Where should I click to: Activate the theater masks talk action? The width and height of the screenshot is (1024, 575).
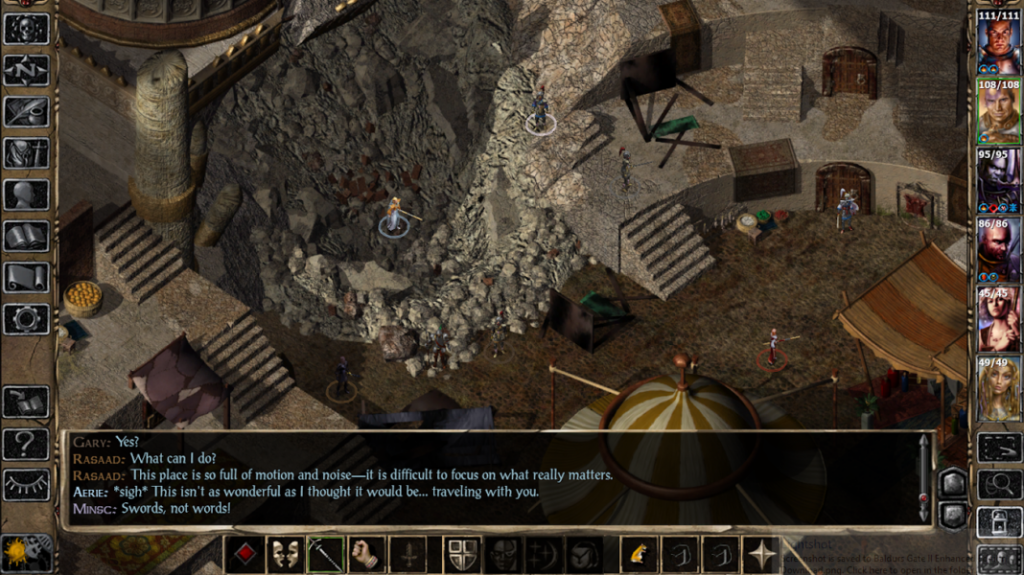285,554
